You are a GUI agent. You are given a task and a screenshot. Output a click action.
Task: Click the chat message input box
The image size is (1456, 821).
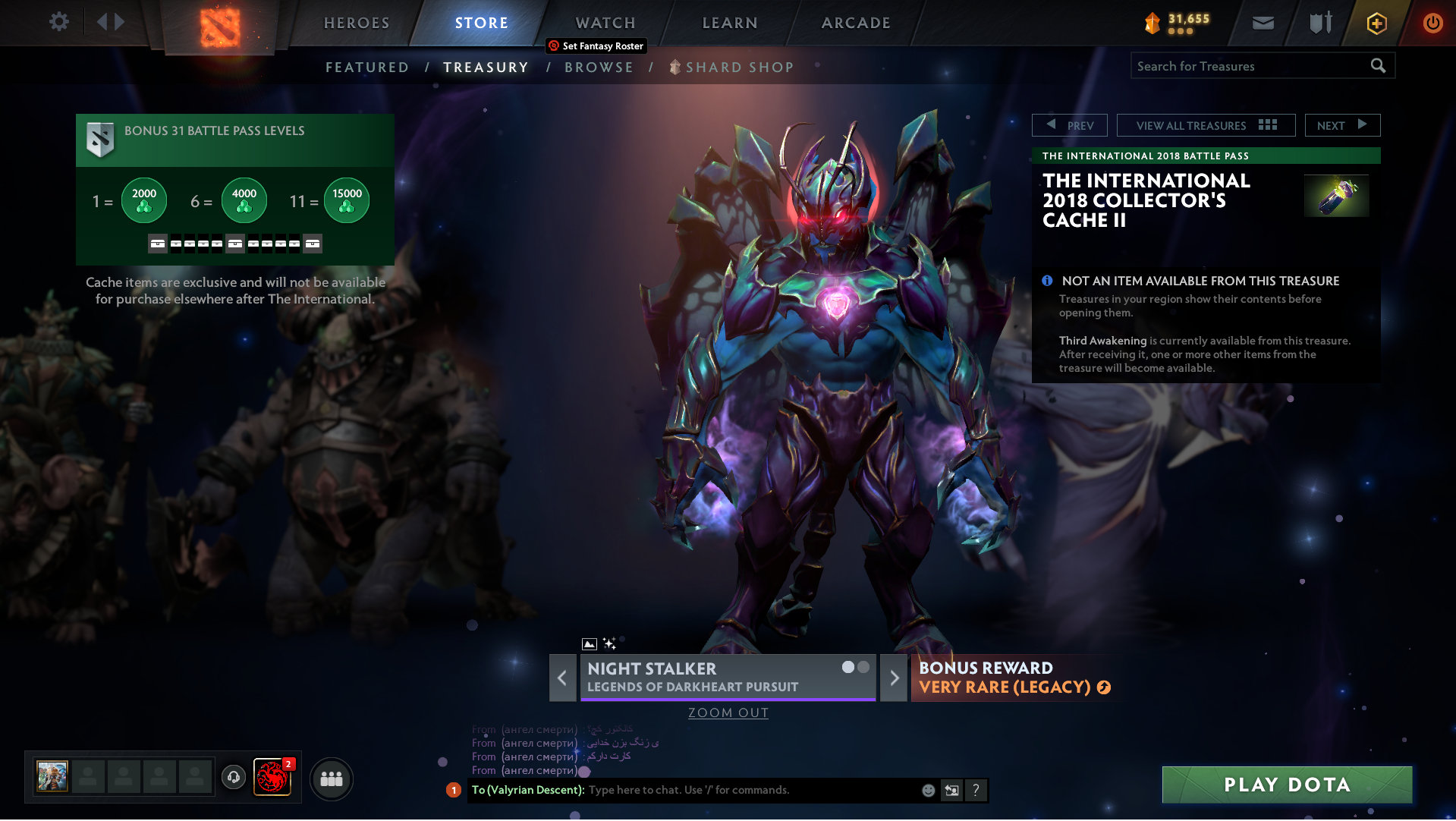751,791
